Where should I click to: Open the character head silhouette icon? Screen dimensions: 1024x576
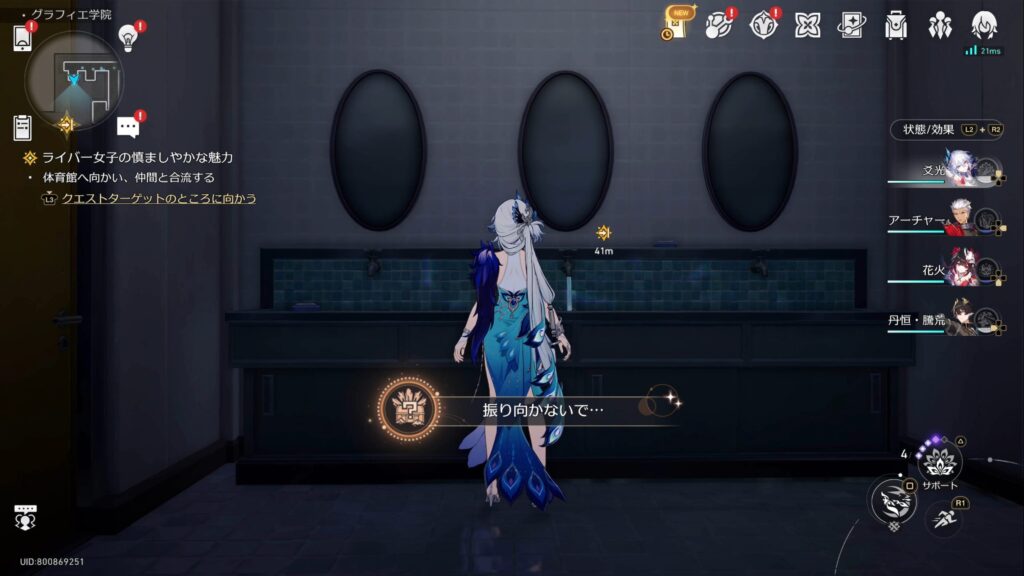tap(983, 25)
